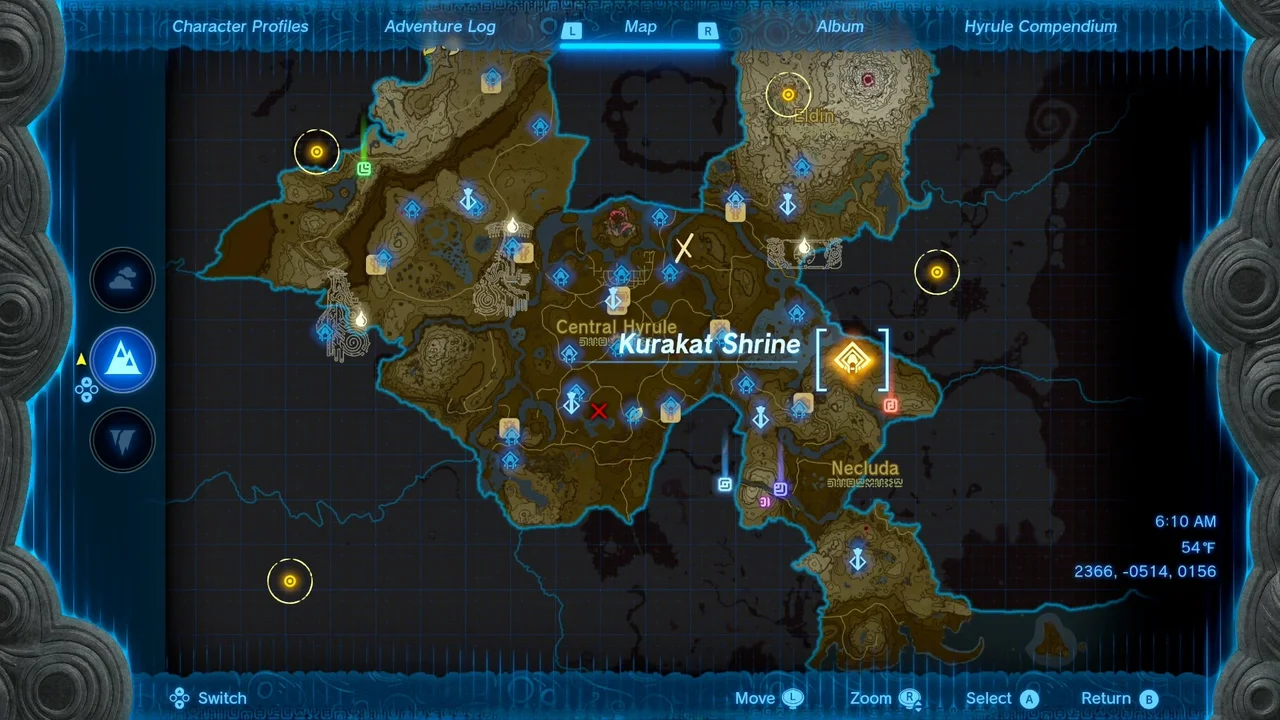
Task: Click the Sky map layer icon
Action: coord(122,280)
